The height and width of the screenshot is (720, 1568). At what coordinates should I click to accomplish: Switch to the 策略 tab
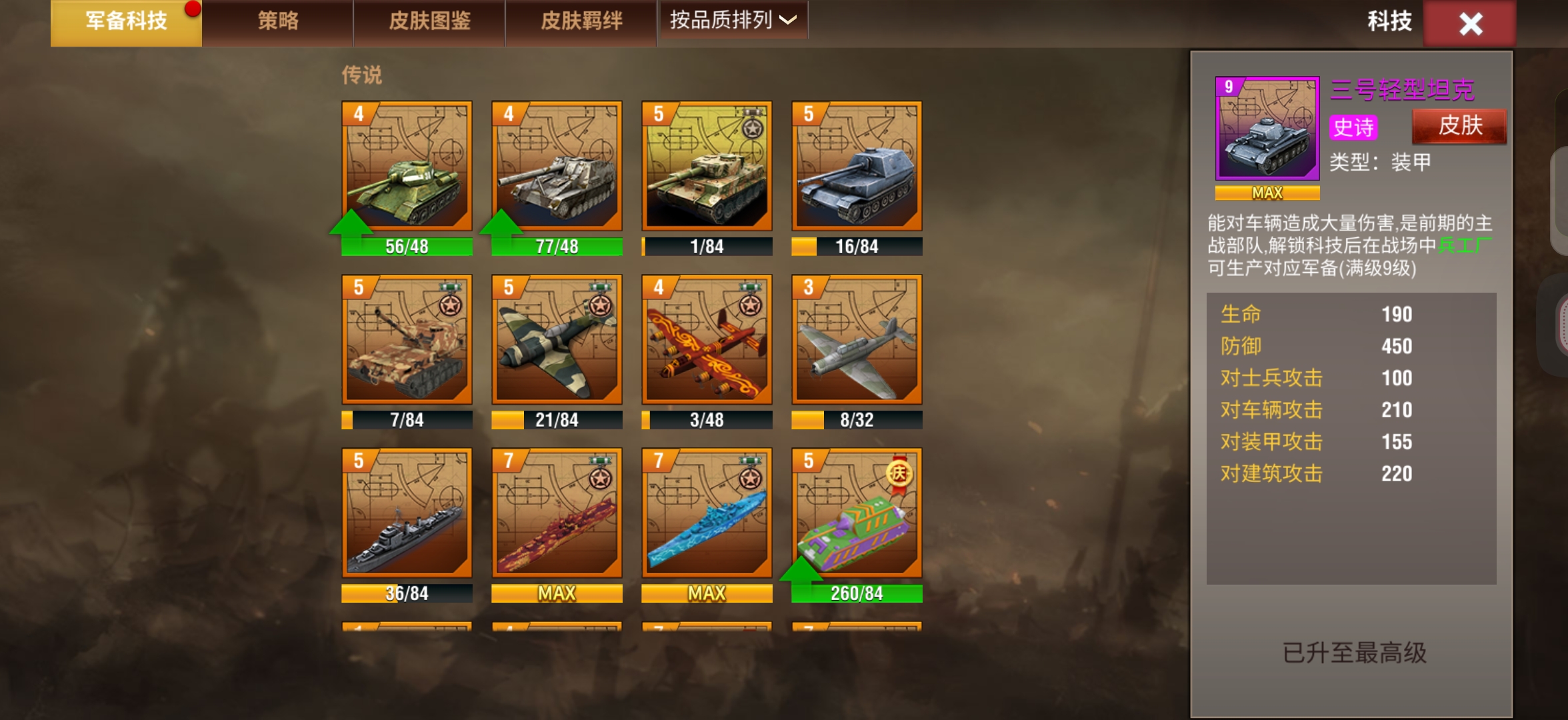(x=278, y=21)
